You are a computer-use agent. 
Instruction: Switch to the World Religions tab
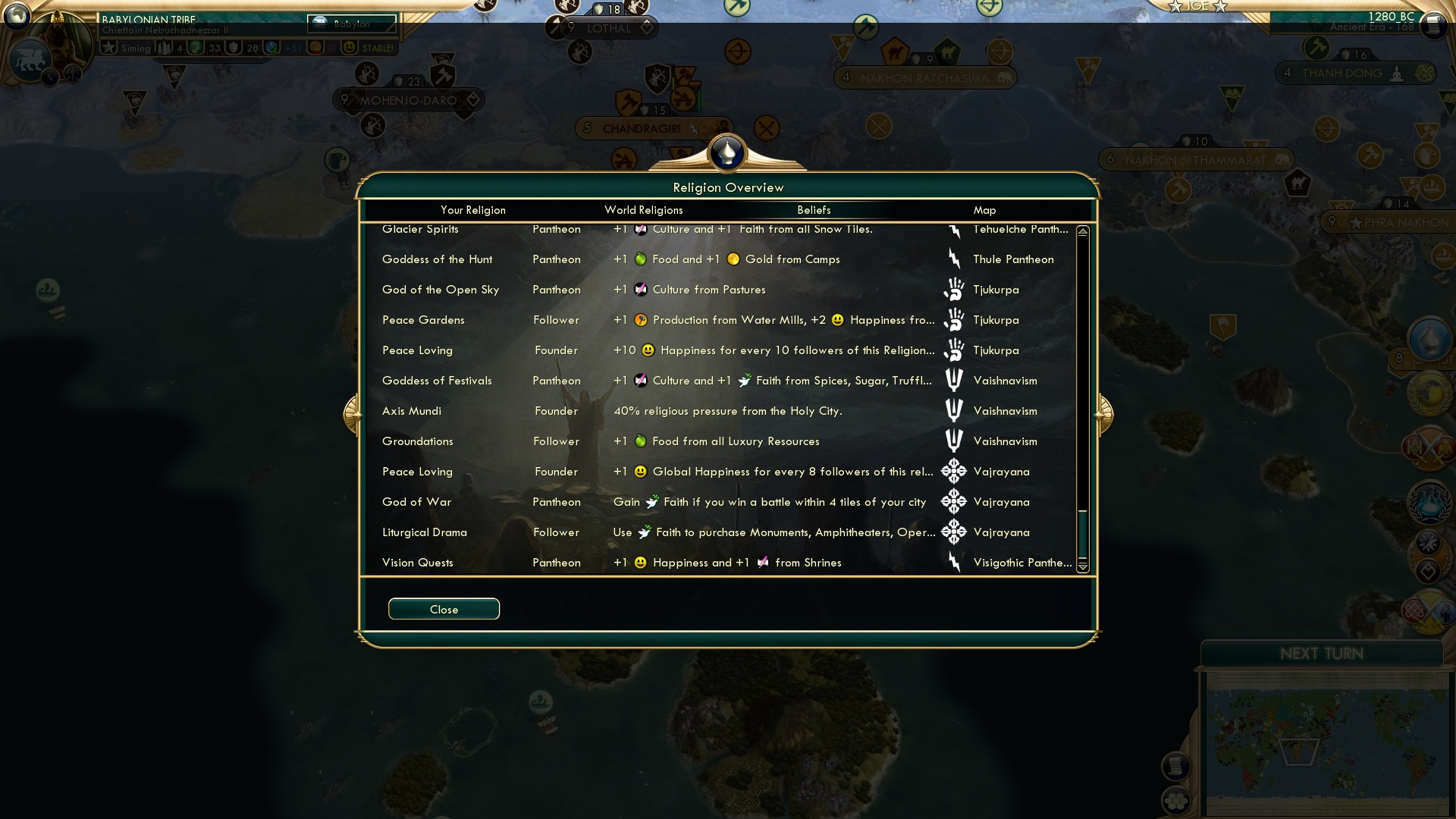(x=643, y=210)
